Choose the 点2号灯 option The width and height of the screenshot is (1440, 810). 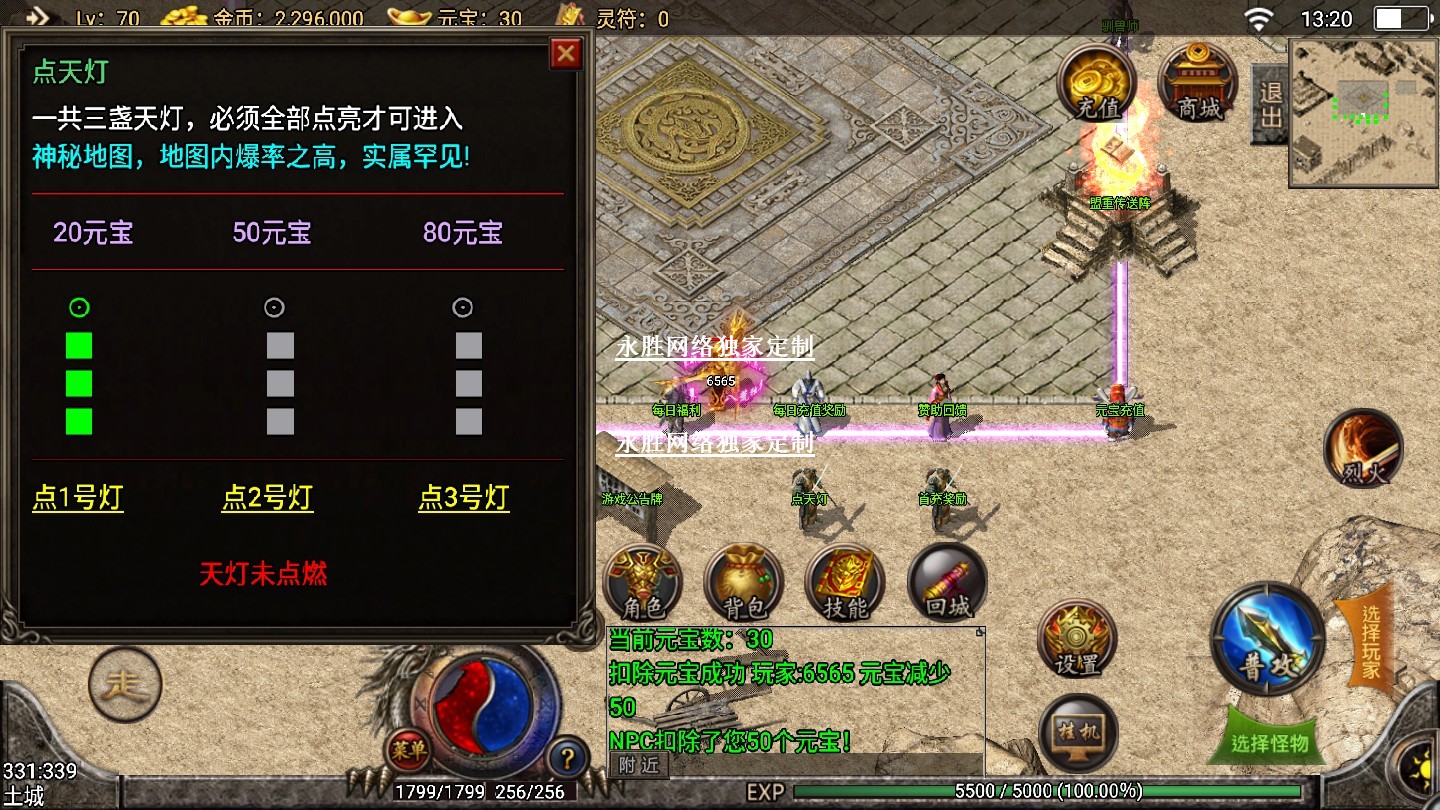click(267, 497)
